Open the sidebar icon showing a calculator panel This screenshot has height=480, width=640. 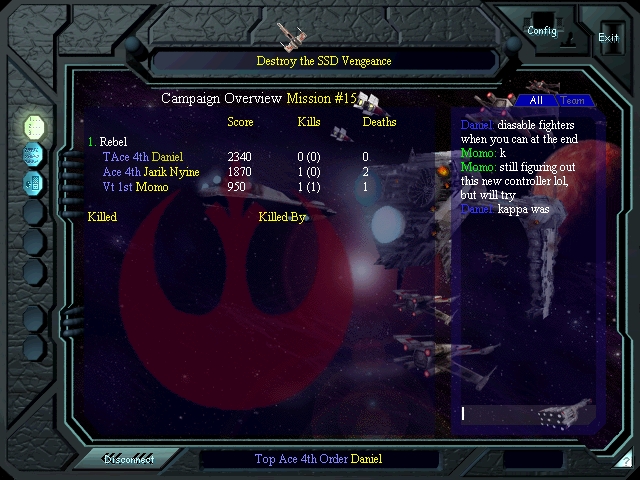point(34,183)
